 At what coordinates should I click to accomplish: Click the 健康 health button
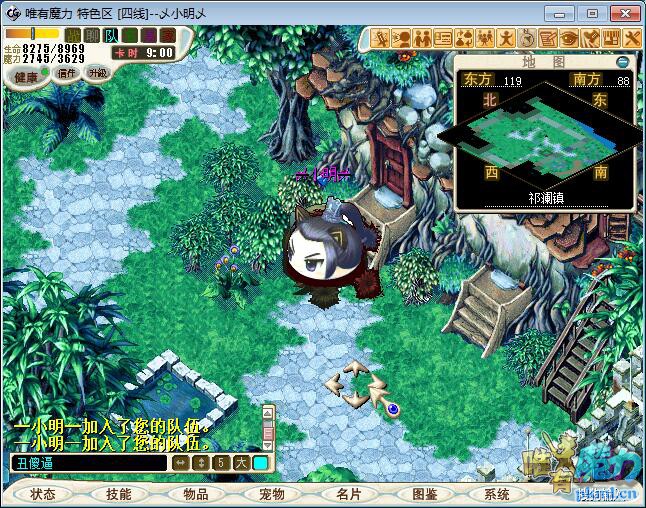click(x=27, y=77)
